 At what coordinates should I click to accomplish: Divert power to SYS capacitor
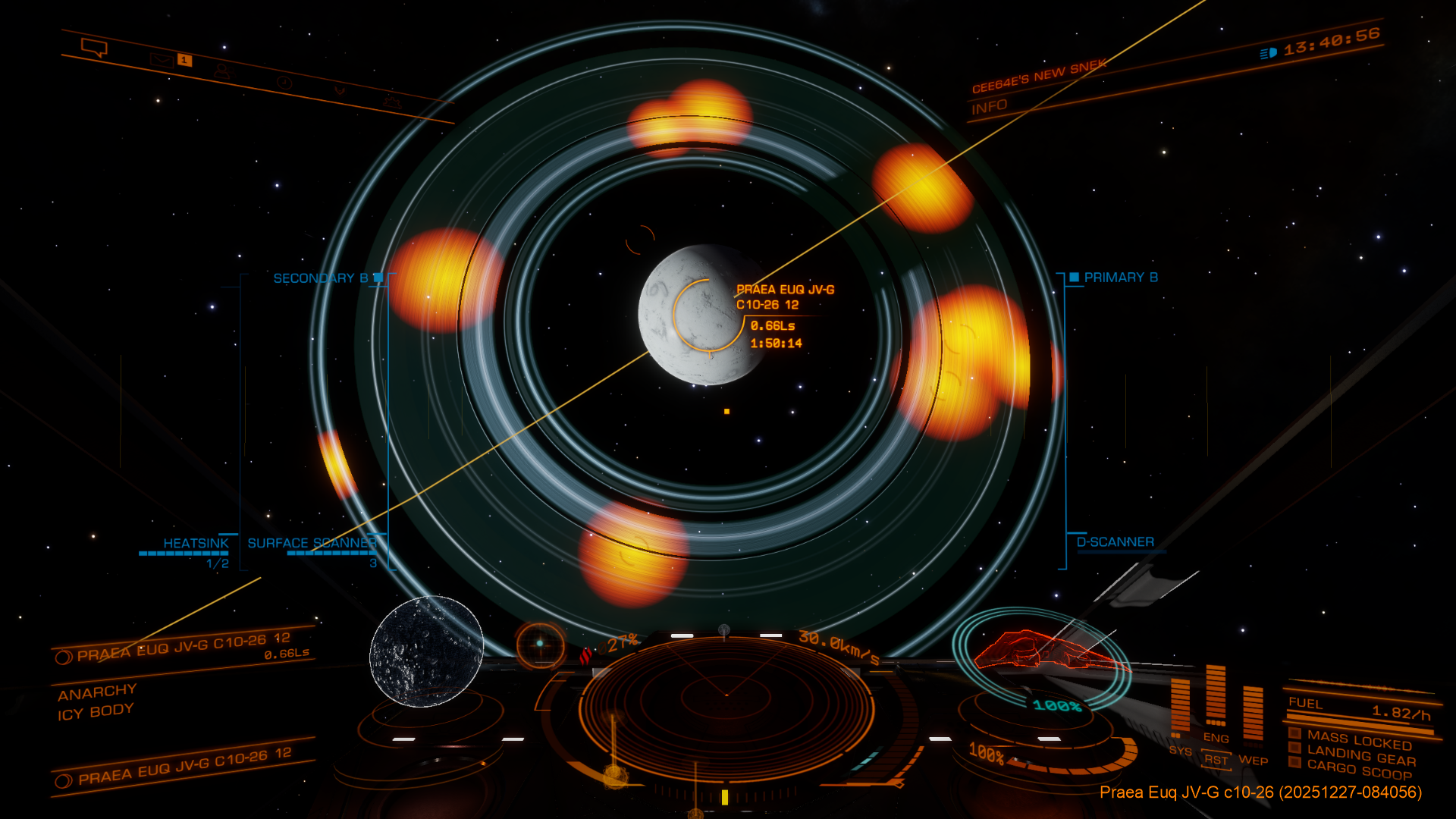click(x=1180, y=751)
